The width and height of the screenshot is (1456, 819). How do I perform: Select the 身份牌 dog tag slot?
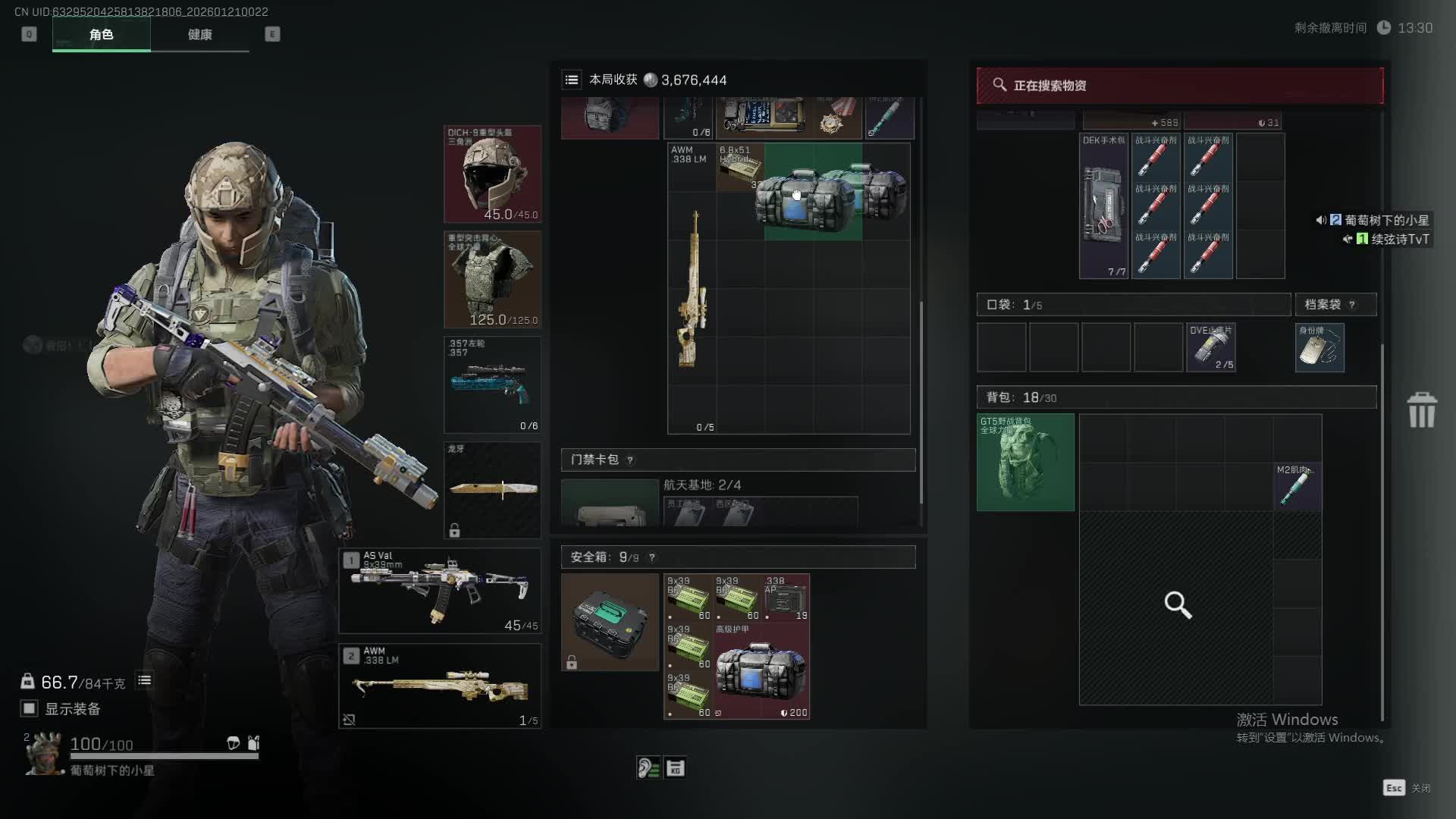(1319, 348)
